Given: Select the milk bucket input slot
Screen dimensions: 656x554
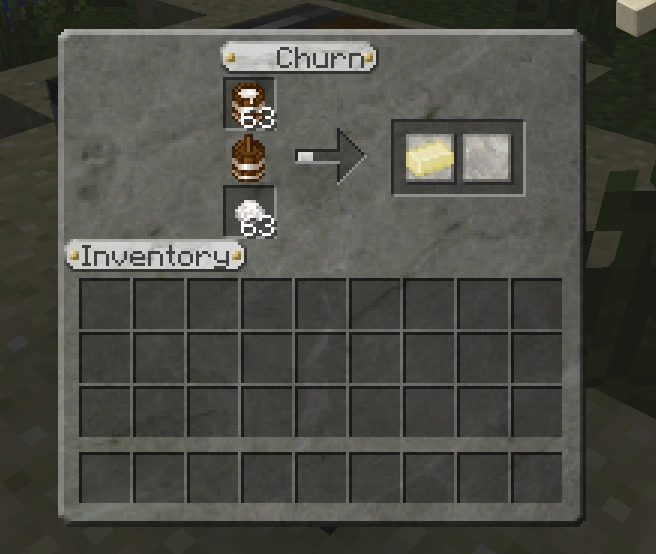Looking at the screenshot, I should [x=249, y=103].
